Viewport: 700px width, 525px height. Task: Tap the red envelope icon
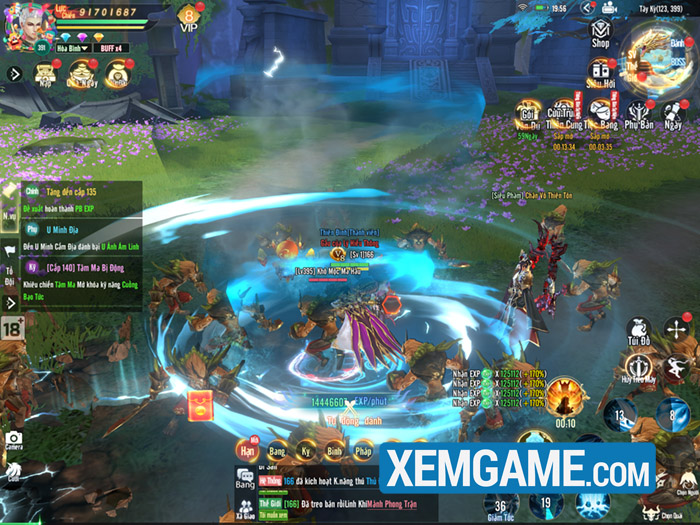point(198,406)
